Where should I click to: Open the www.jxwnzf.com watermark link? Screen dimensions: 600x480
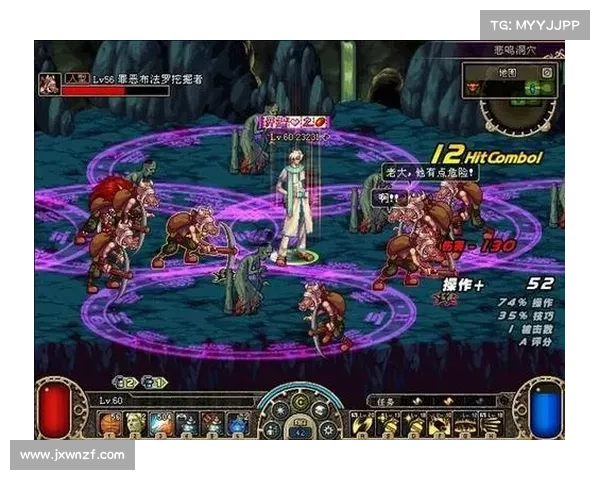pyautogui.click(x=72, y=455)
